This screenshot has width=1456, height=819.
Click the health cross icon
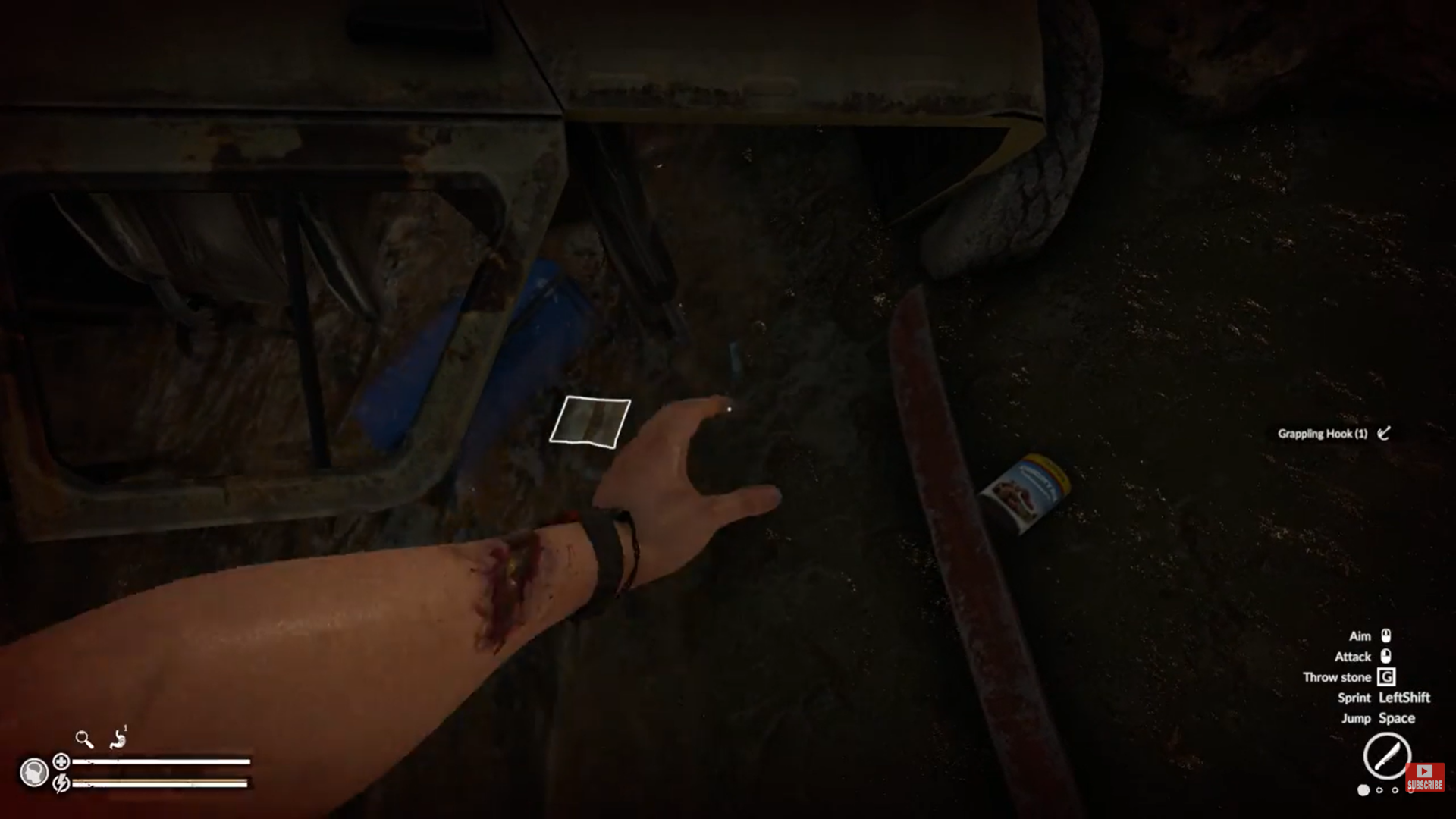click(x=62, y=762)
